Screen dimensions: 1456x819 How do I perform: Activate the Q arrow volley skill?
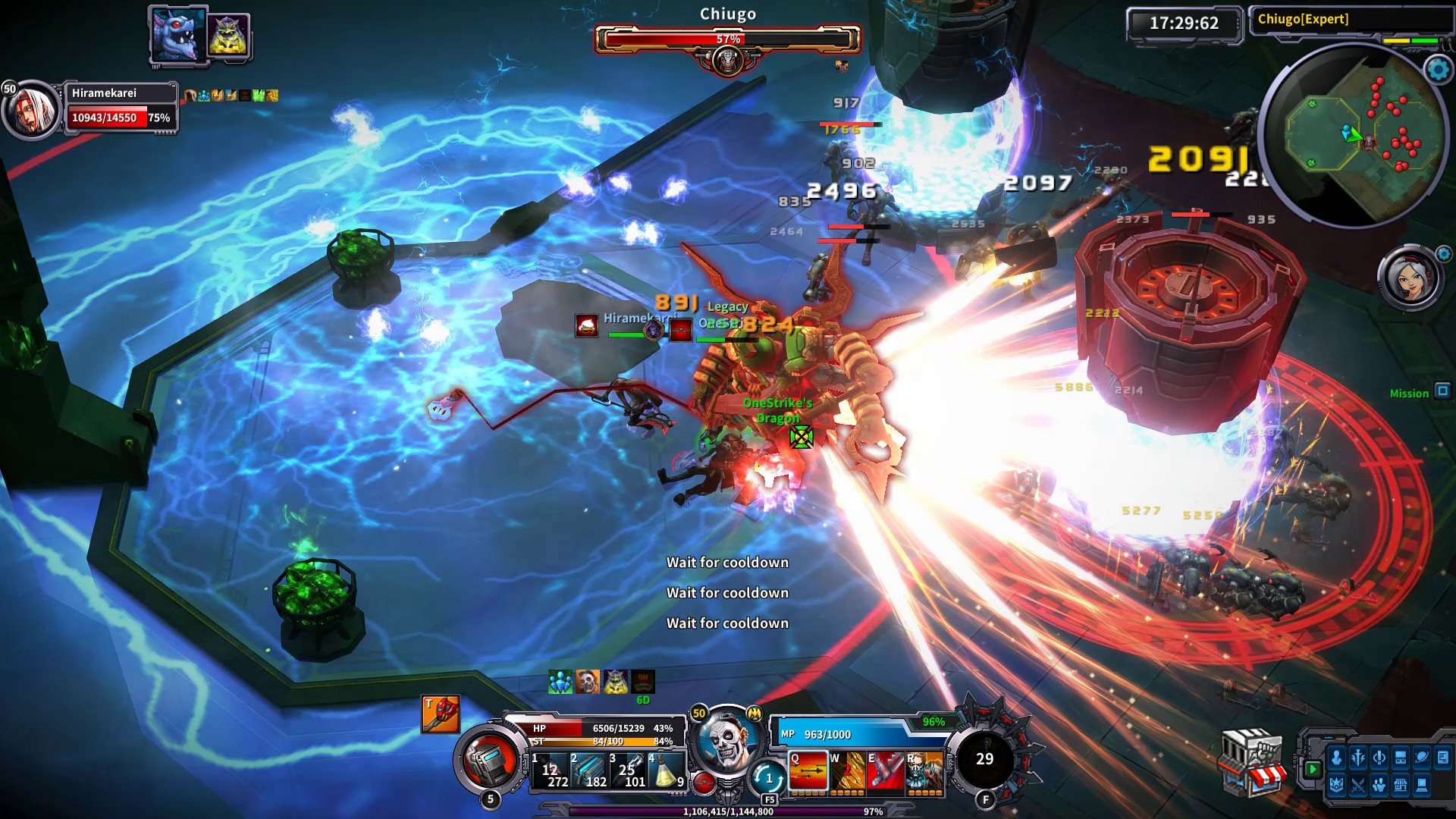click(808, 772)
